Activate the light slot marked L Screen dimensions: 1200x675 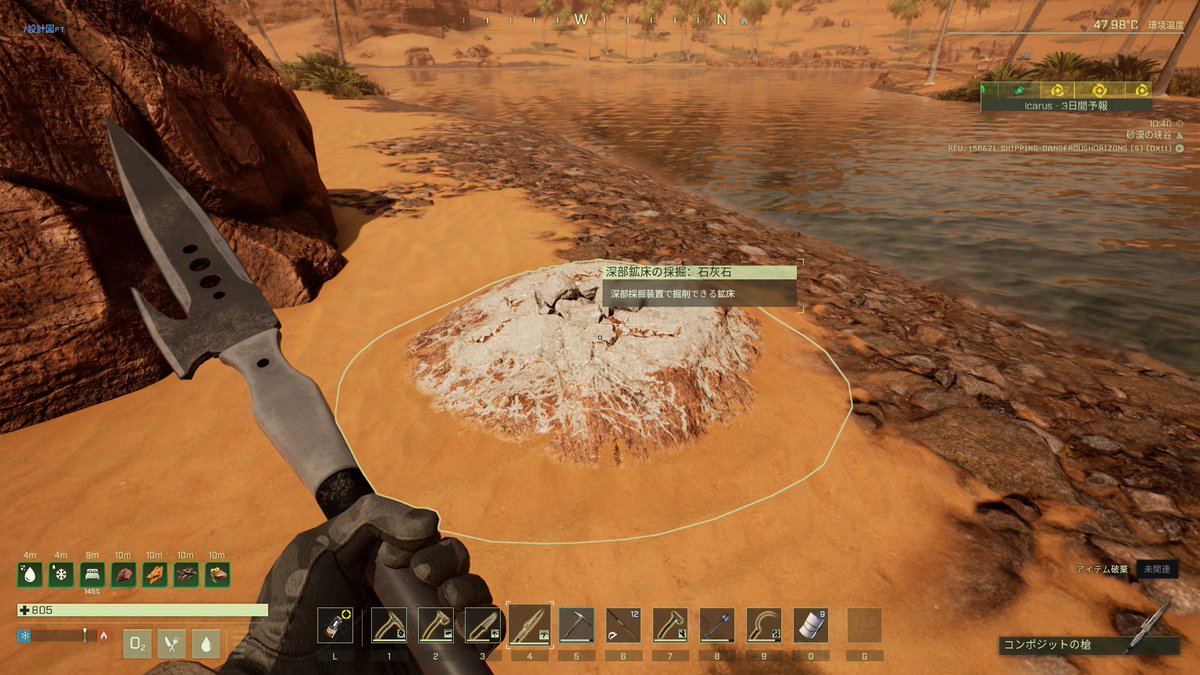point(334,625)
